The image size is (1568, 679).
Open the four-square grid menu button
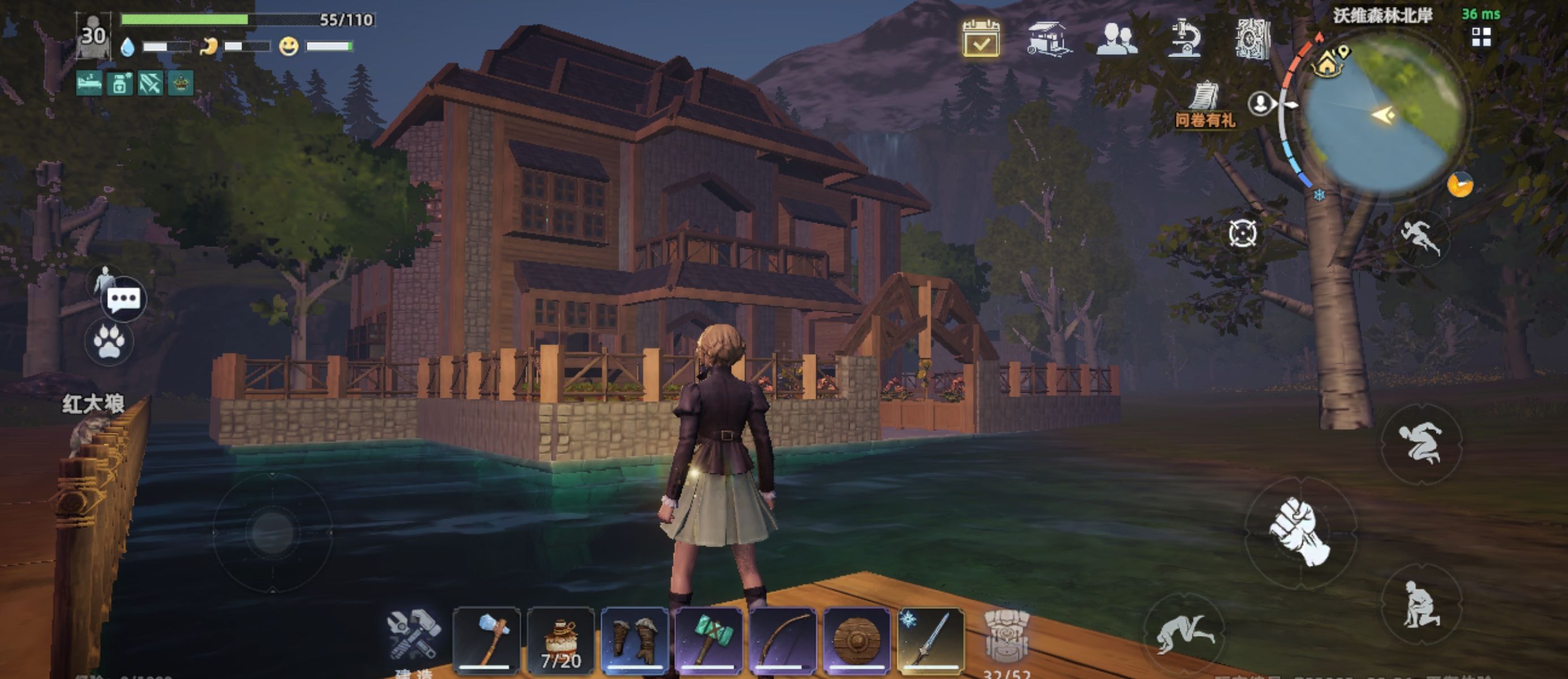(x=1481, y=37)
